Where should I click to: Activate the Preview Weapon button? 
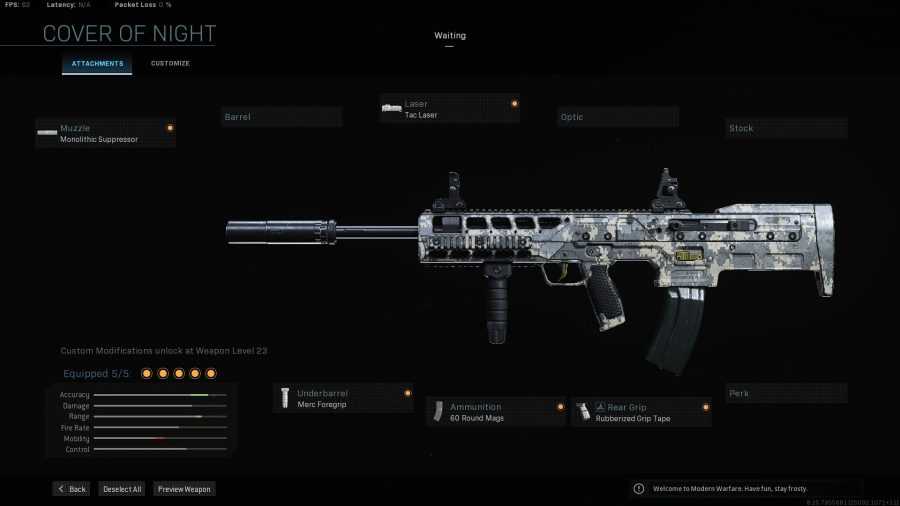pyautogui.click(x=184, y=489)
